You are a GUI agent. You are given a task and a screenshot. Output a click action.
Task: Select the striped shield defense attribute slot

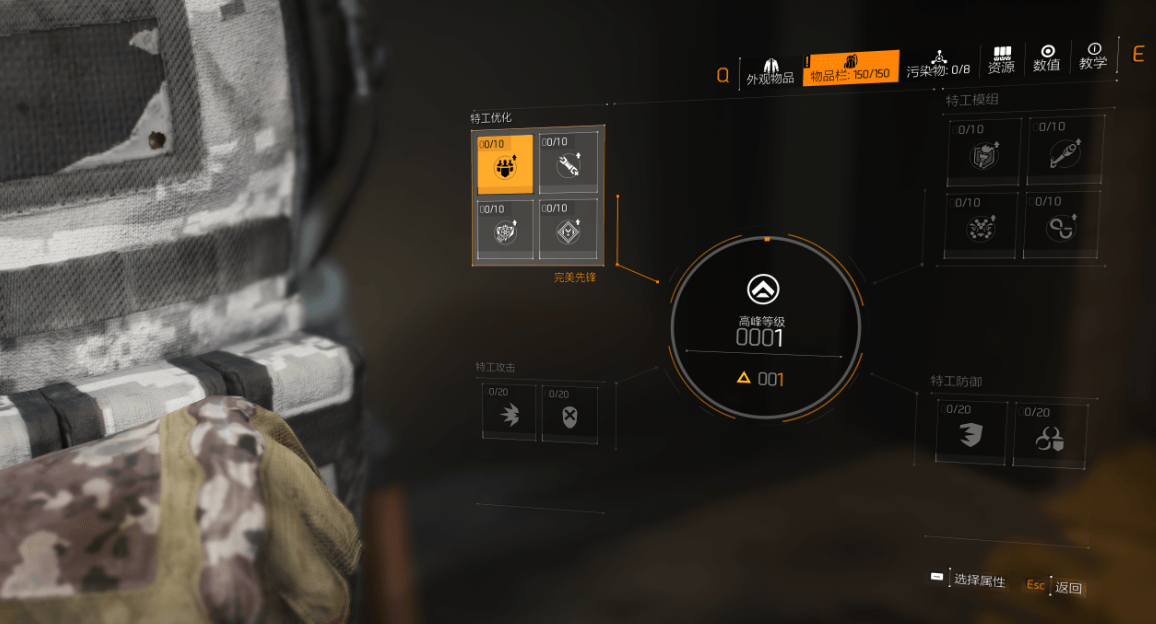972,433
